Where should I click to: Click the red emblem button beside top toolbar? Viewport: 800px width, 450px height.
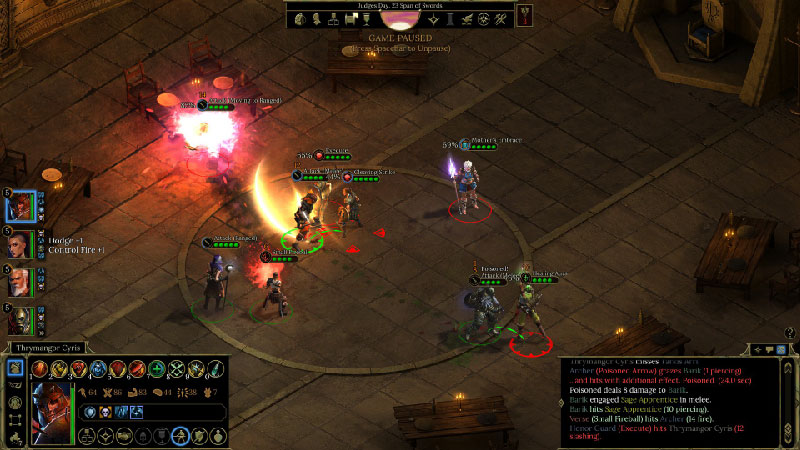(524, 16)
